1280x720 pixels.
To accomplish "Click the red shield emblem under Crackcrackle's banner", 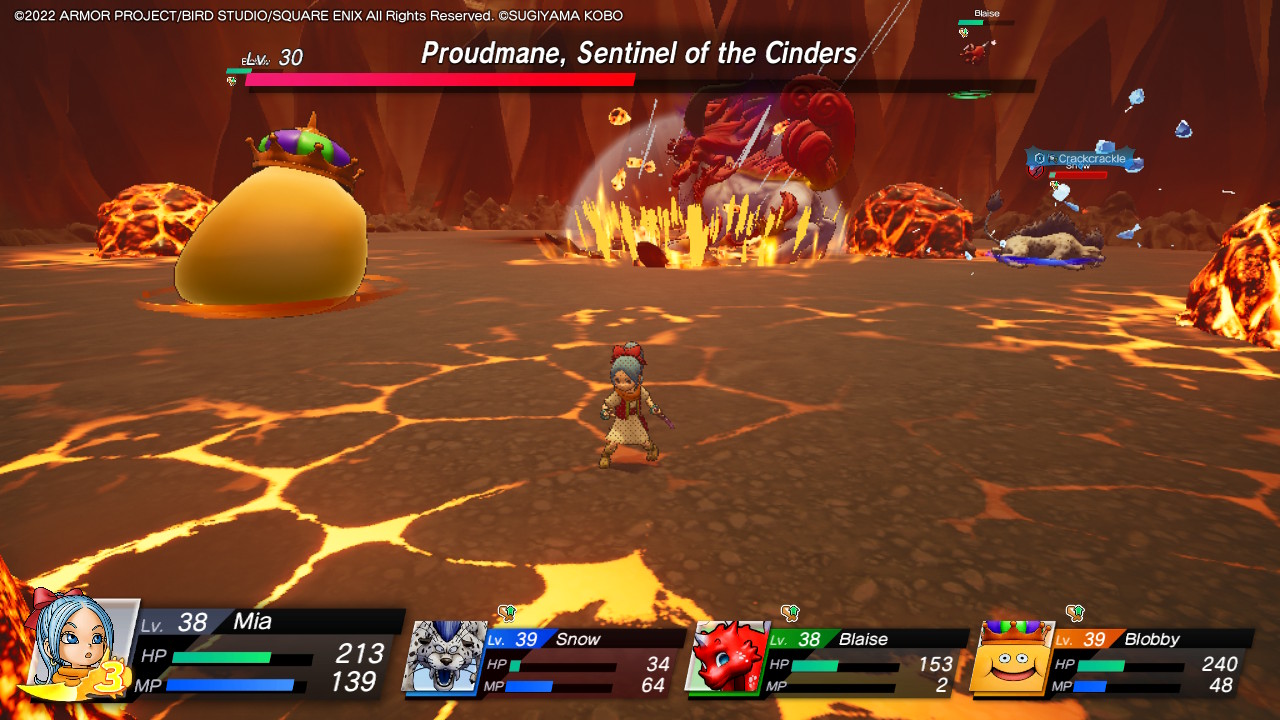I will click(1036, 171).
